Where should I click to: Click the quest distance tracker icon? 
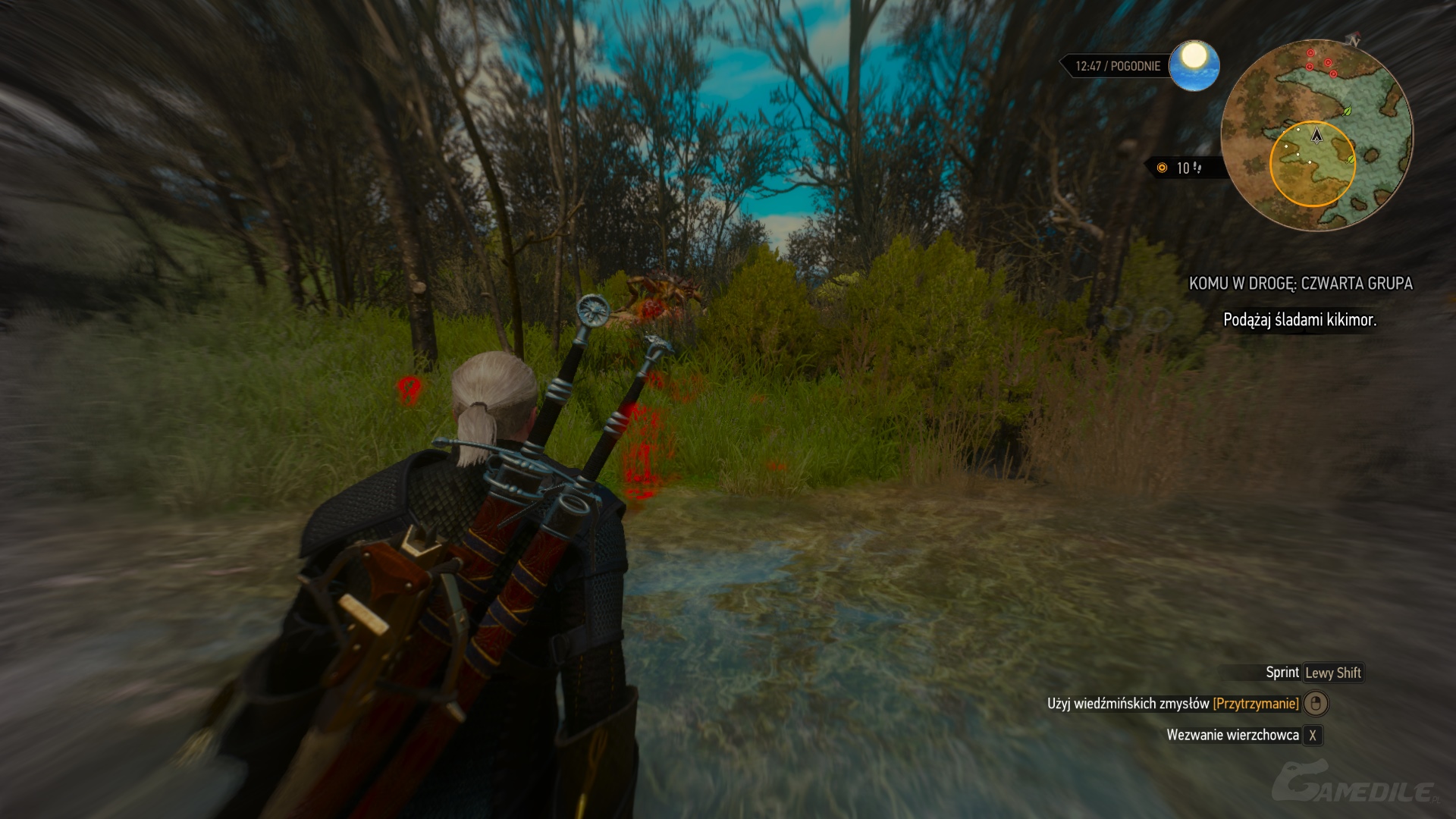coord(1162,168)
